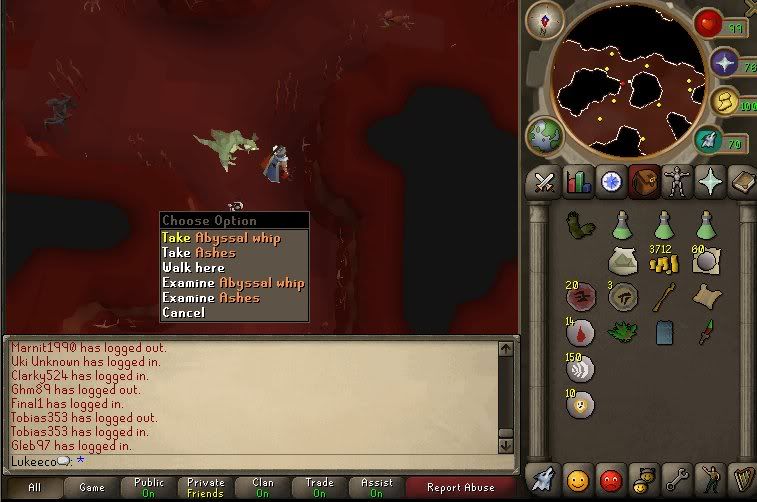Show the Prayer star tab
The height and width of the screenshot is (502, 757).
[711, 182]
